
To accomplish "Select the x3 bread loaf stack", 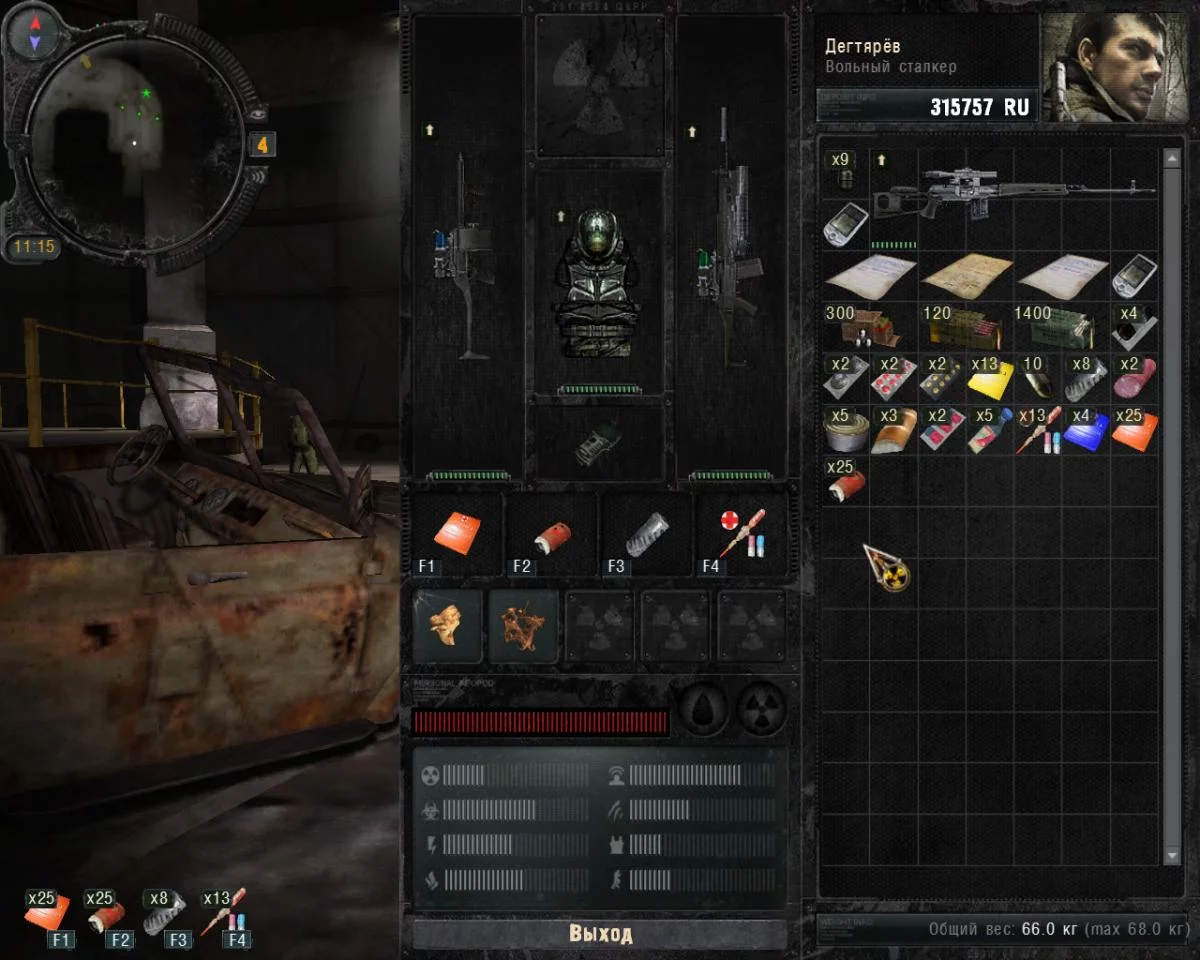I will 892,430.
